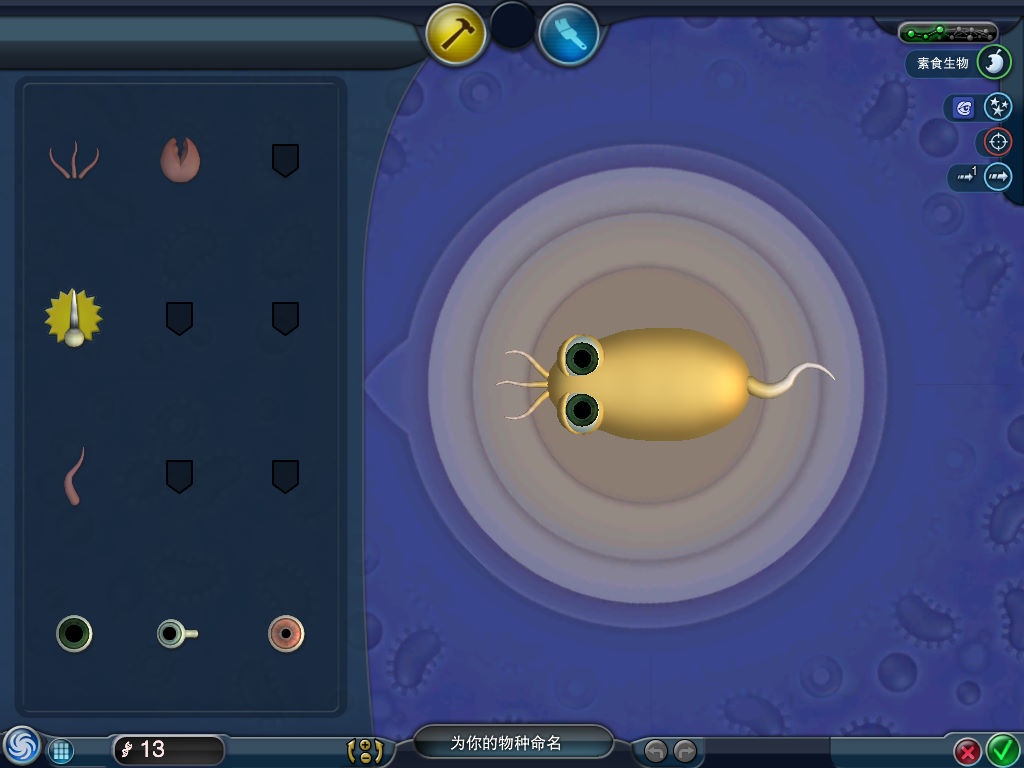Pick the red button eye part
Screen dimensions: 1024x768
(286, 633)
